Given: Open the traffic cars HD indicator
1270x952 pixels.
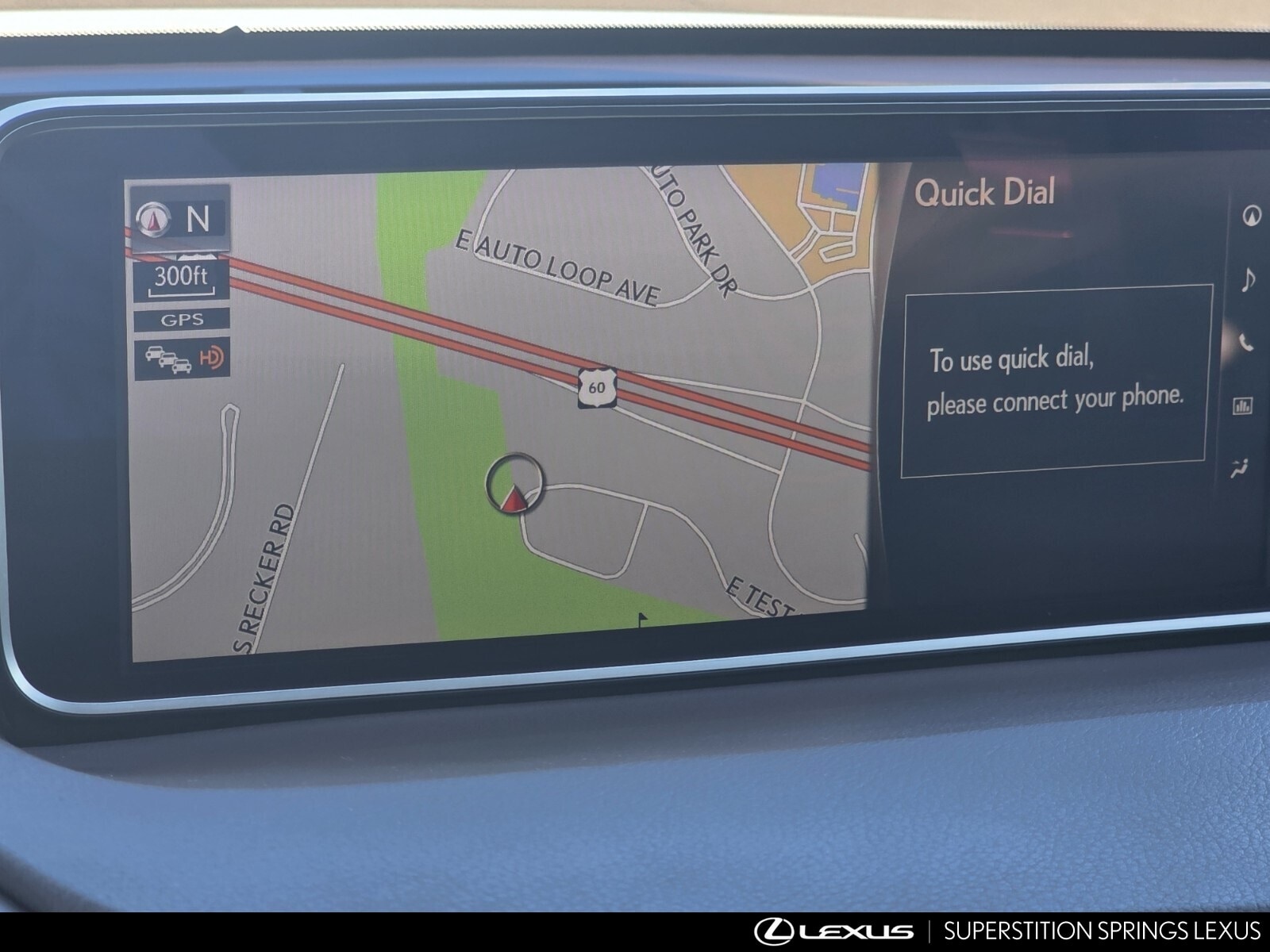Looking at the screenshot, I should click(x=183, y=359).
